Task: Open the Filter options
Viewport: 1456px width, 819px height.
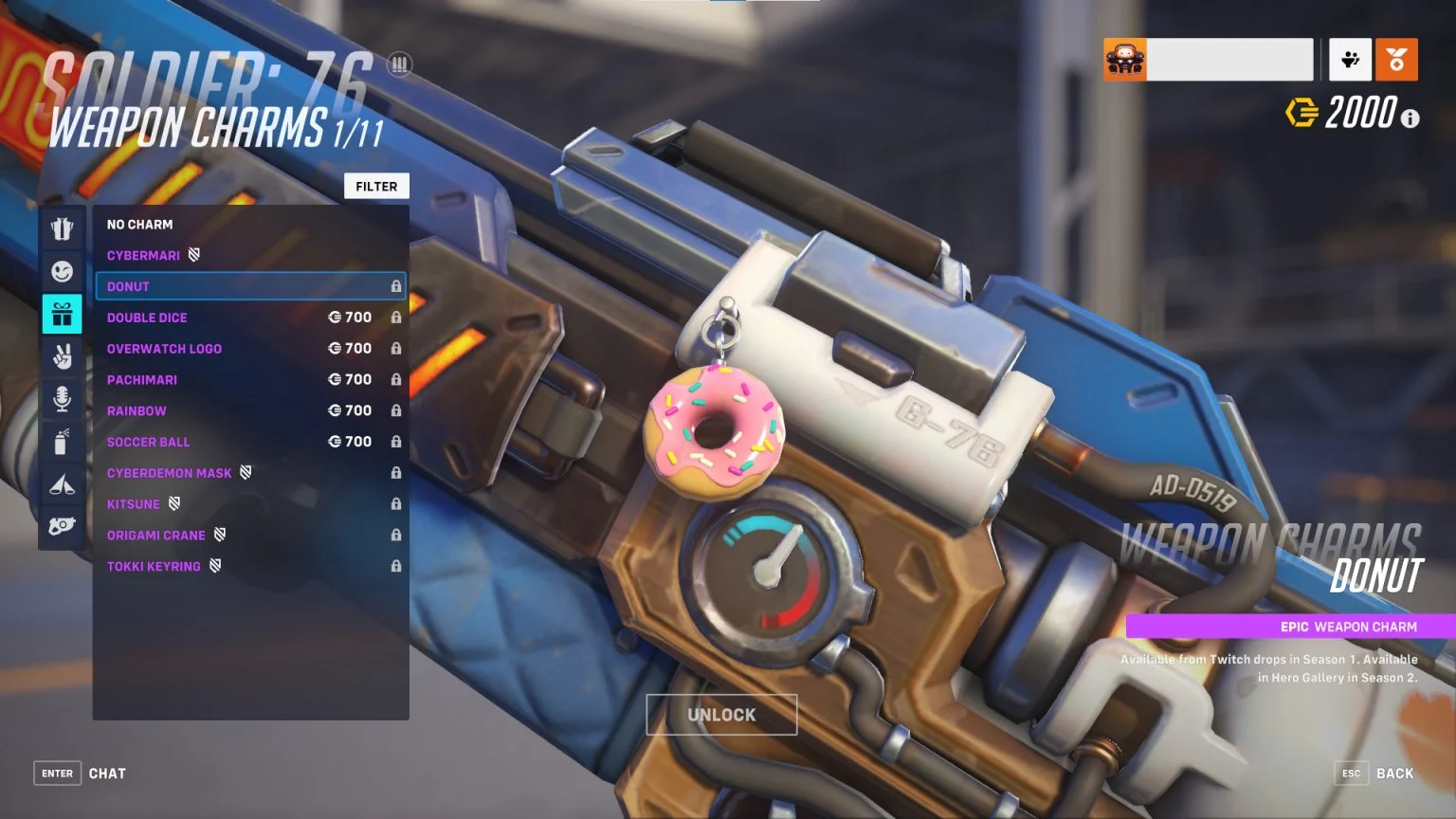Action: click(376, 186)
